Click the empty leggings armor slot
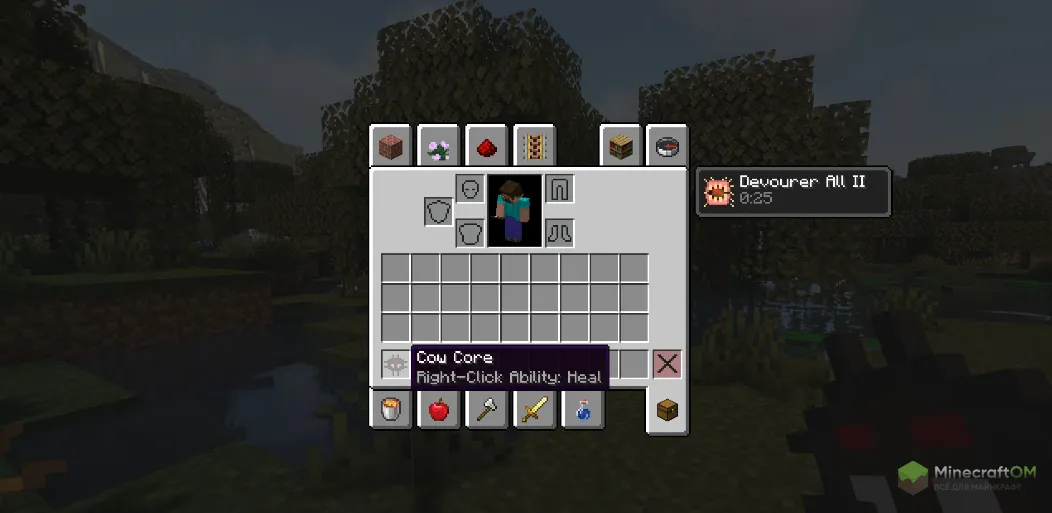 click(x=559, y=188)
